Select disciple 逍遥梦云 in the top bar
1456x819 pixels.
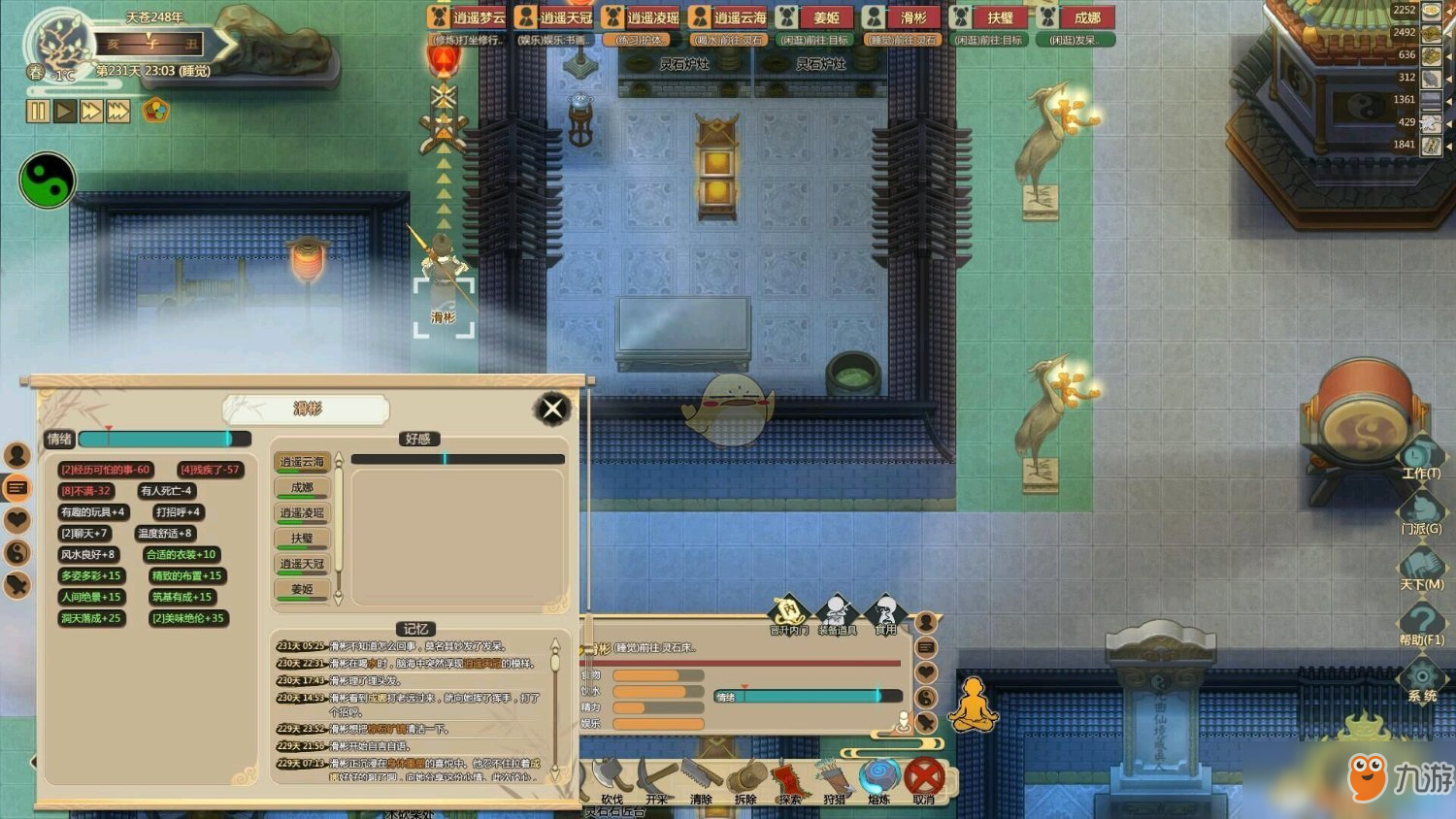click(468, 17)
